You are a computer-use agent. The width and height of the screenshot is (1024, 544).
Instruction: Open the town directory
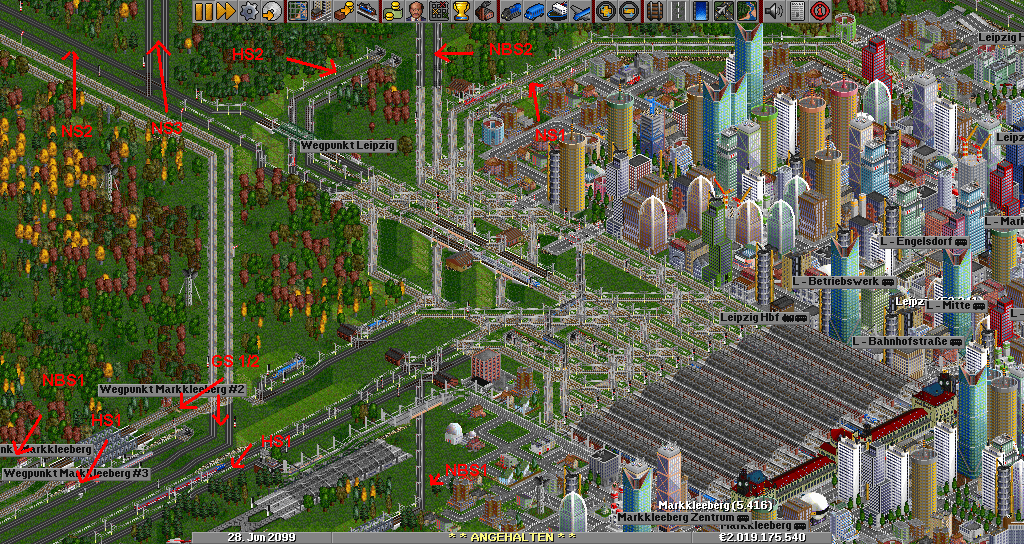click(x=320, y=11)
